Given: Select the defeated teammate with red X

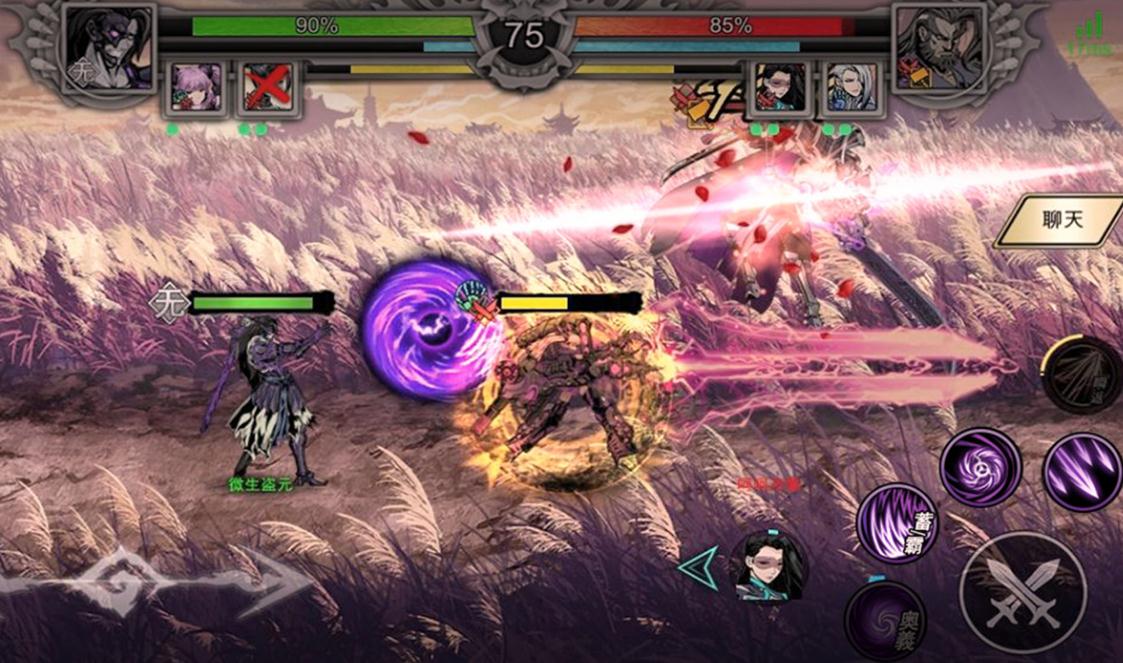Looking at the screenshot, I should pos(267,88).
